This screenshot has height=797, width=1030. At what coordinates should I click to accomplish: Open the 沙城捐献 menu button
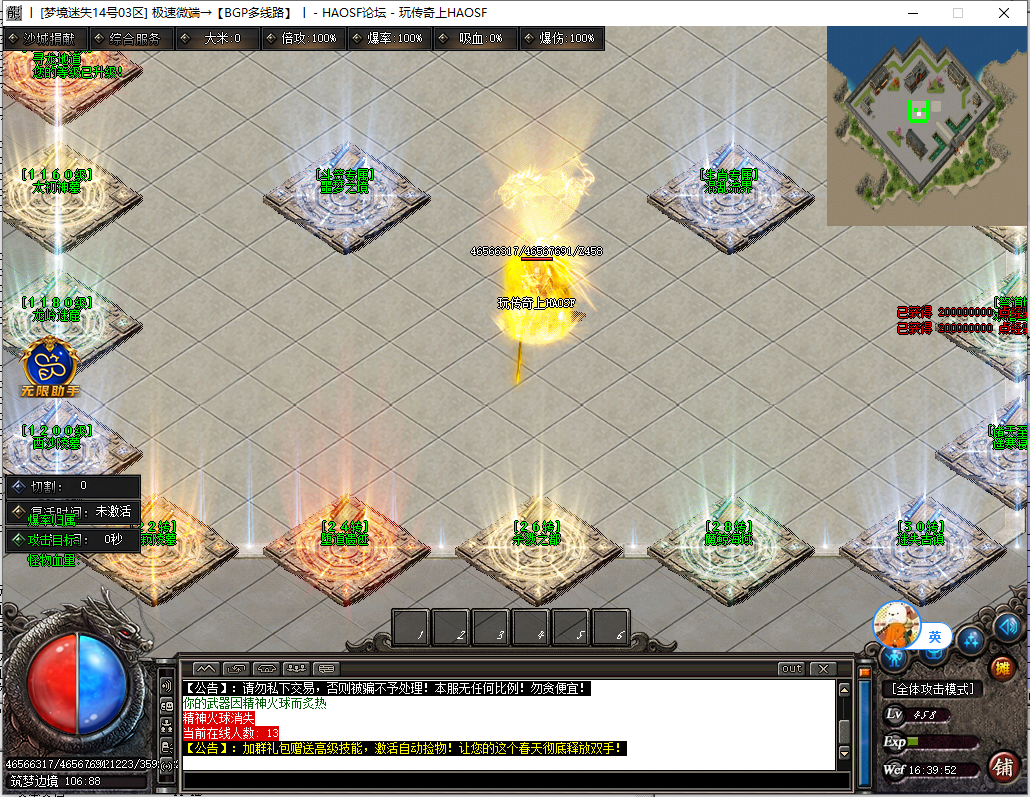click(47, 38)
